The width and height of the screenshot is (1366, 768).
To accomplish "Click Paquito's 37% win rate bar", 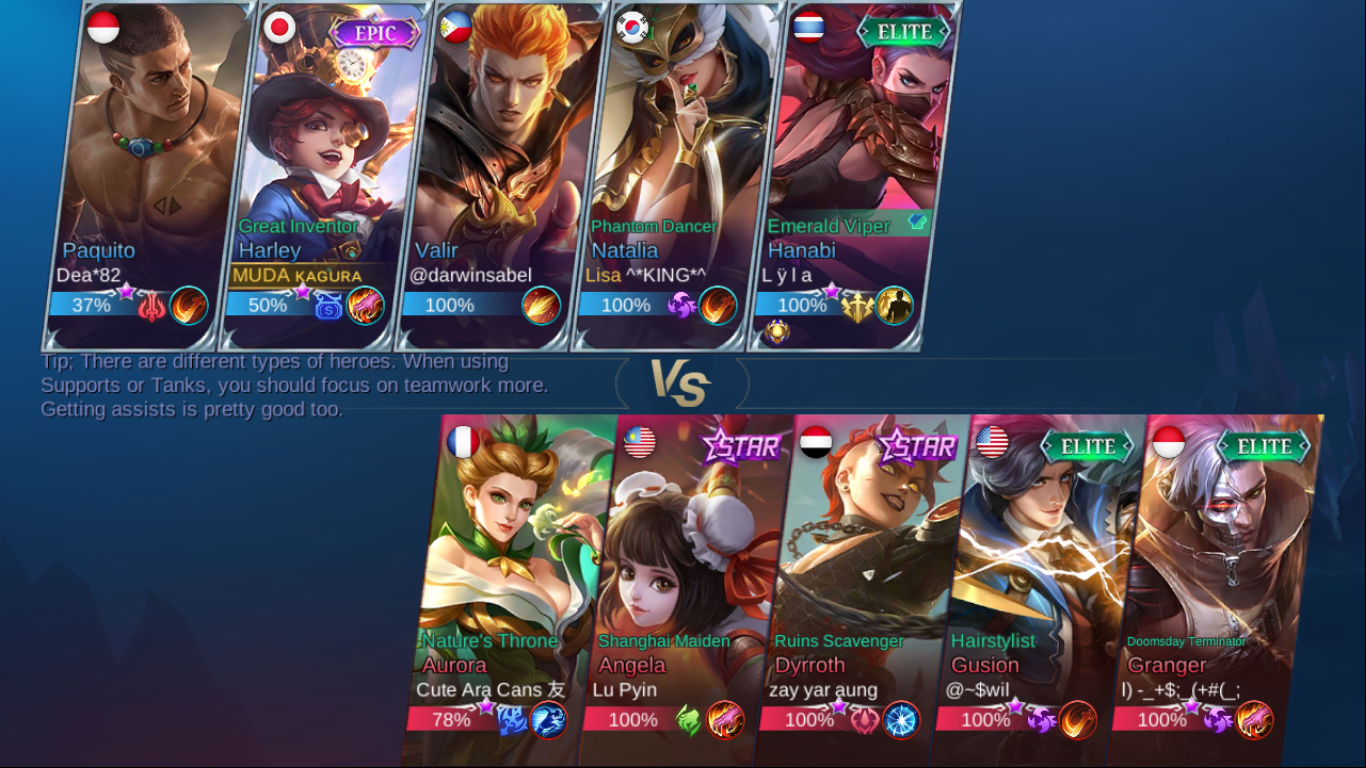I will pos(90,306).
